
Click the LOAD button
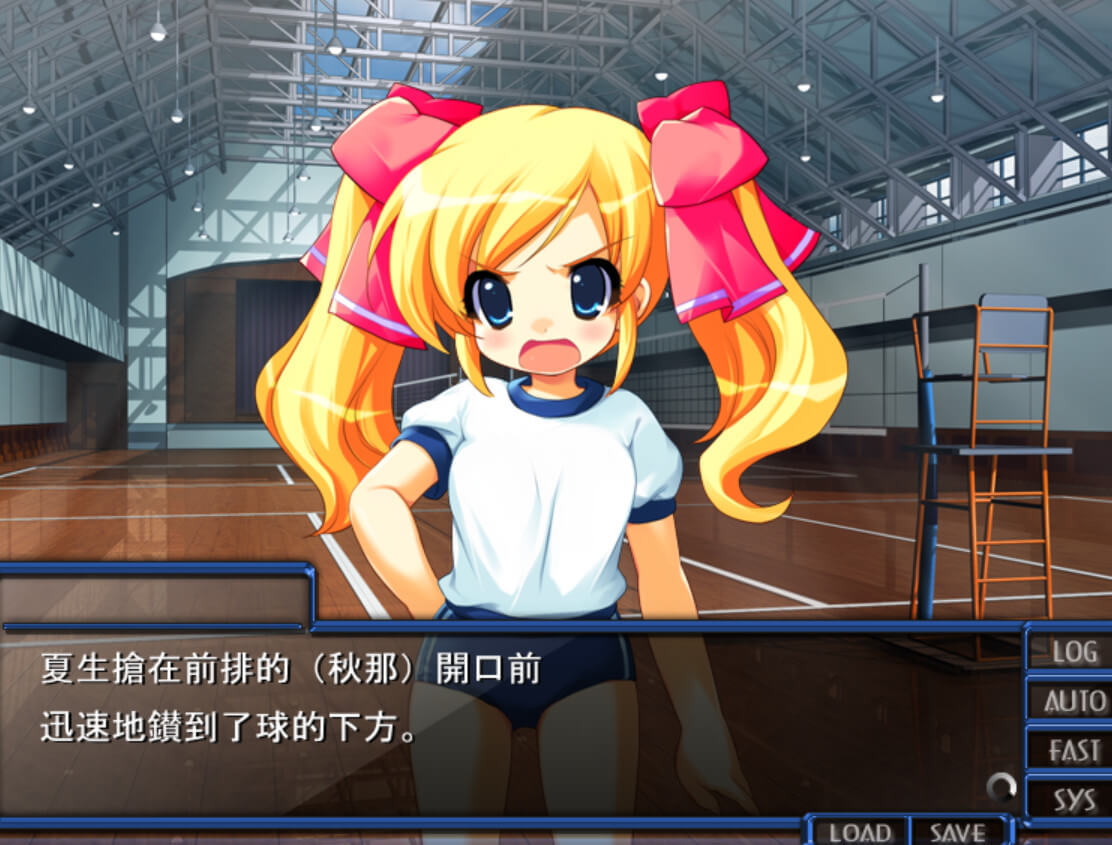click(x=859, y=832)
